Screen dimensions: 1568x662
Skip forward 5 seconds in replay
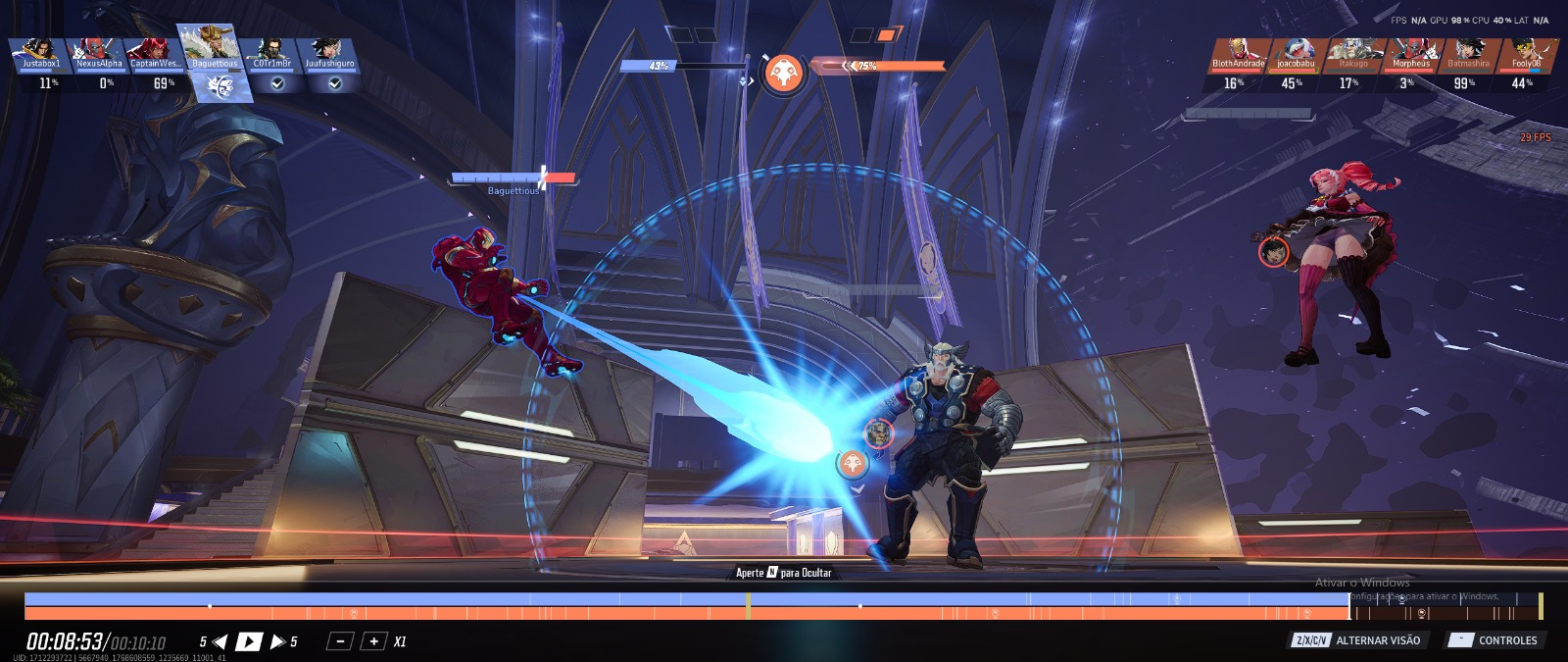click(278, 641)
